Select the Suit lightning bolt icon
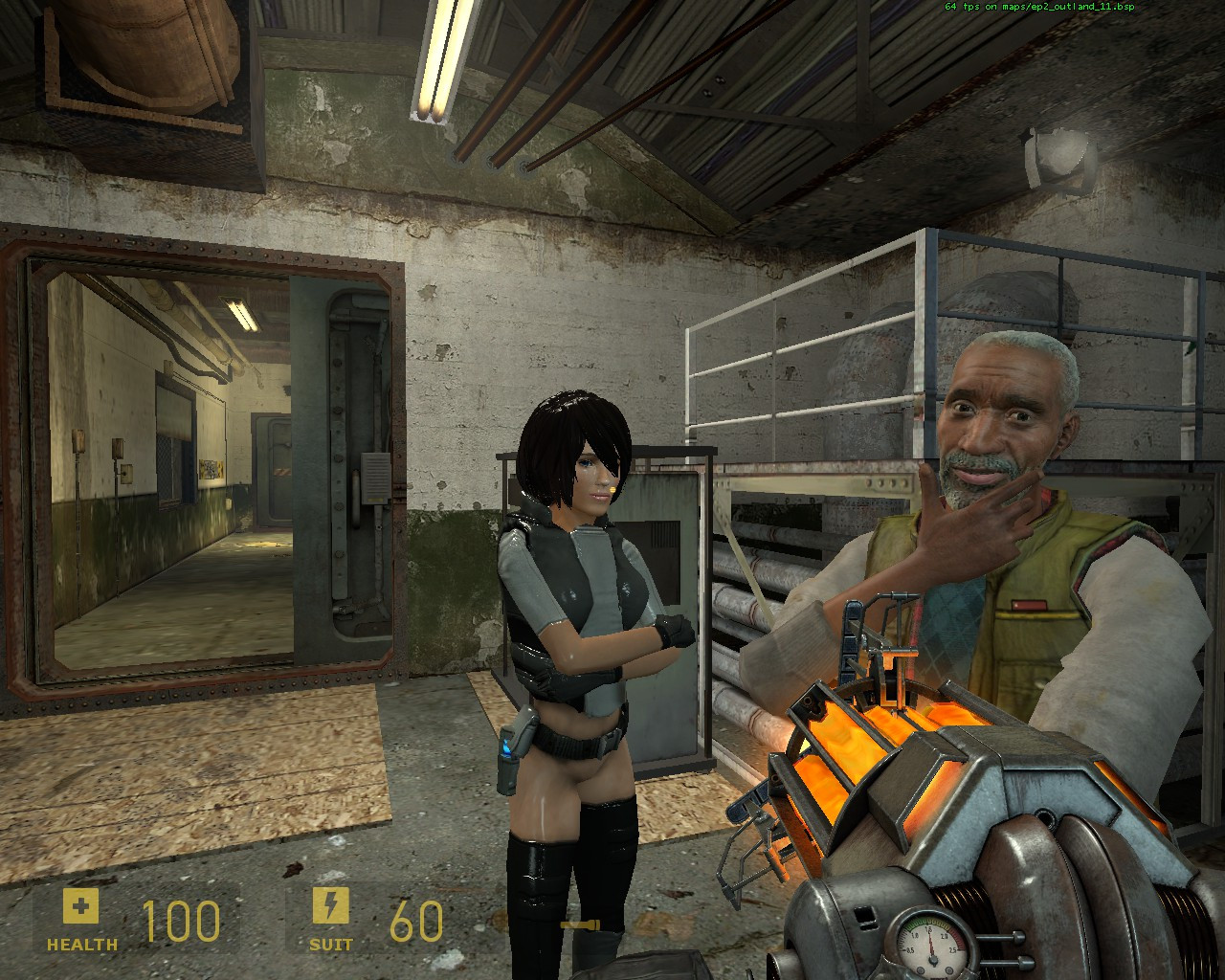Viewport: 1225px width, 980px height. click(330, 904)
